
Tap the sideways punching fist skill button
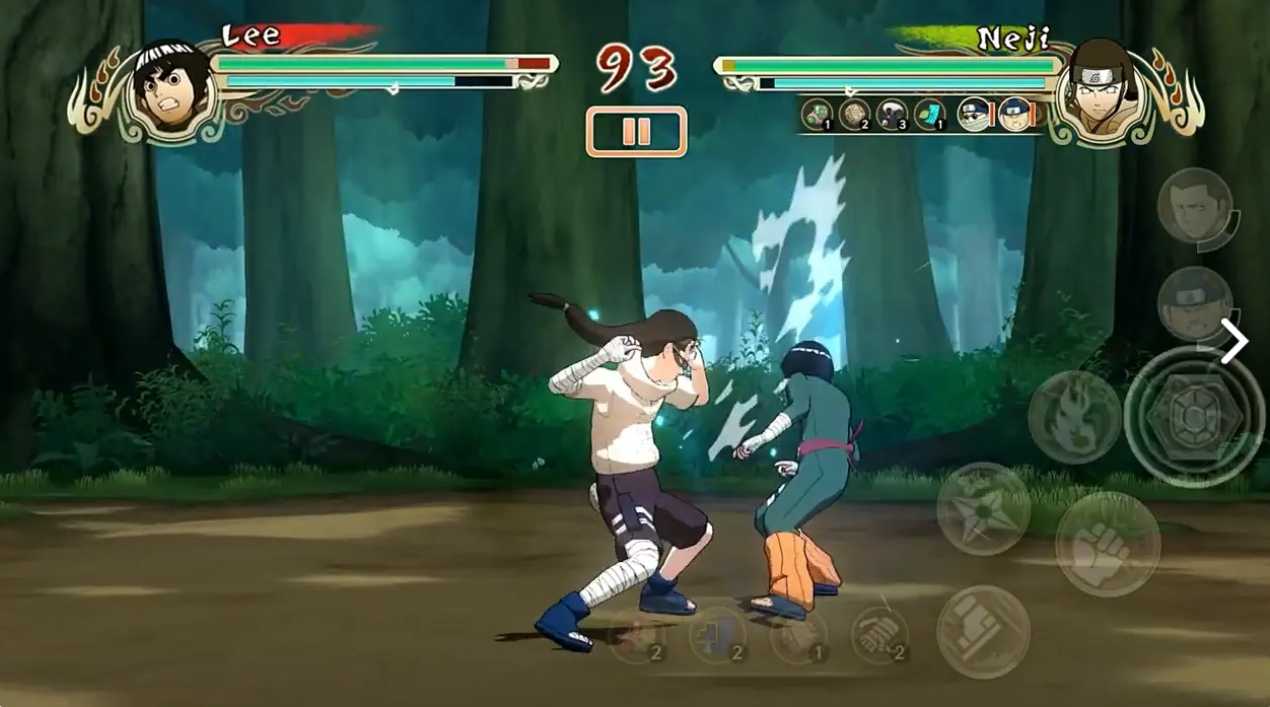[983, 631]
